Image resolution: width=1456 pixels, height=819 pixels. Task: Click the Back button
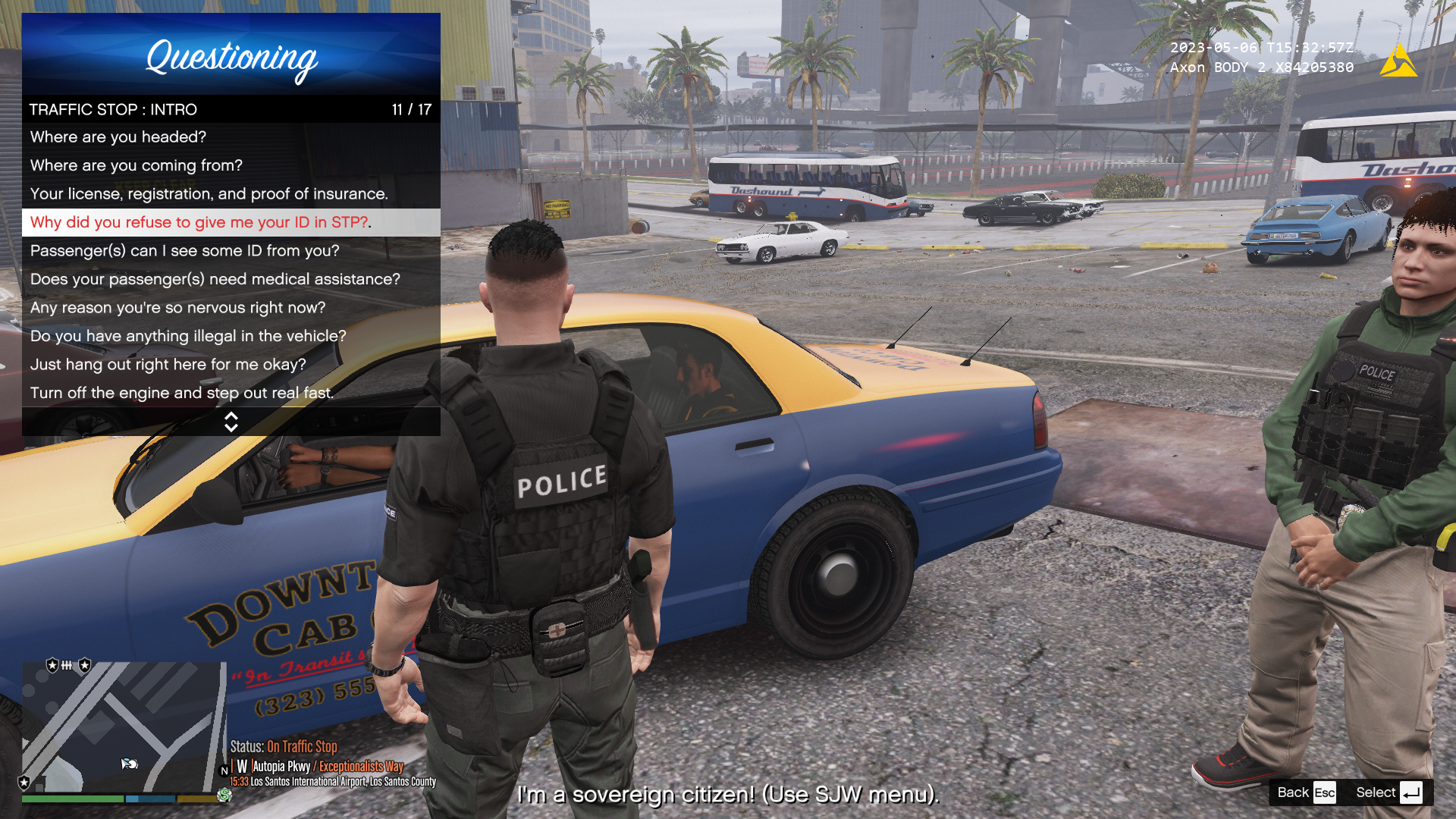pyautogui.click(x=1305, y=792)
